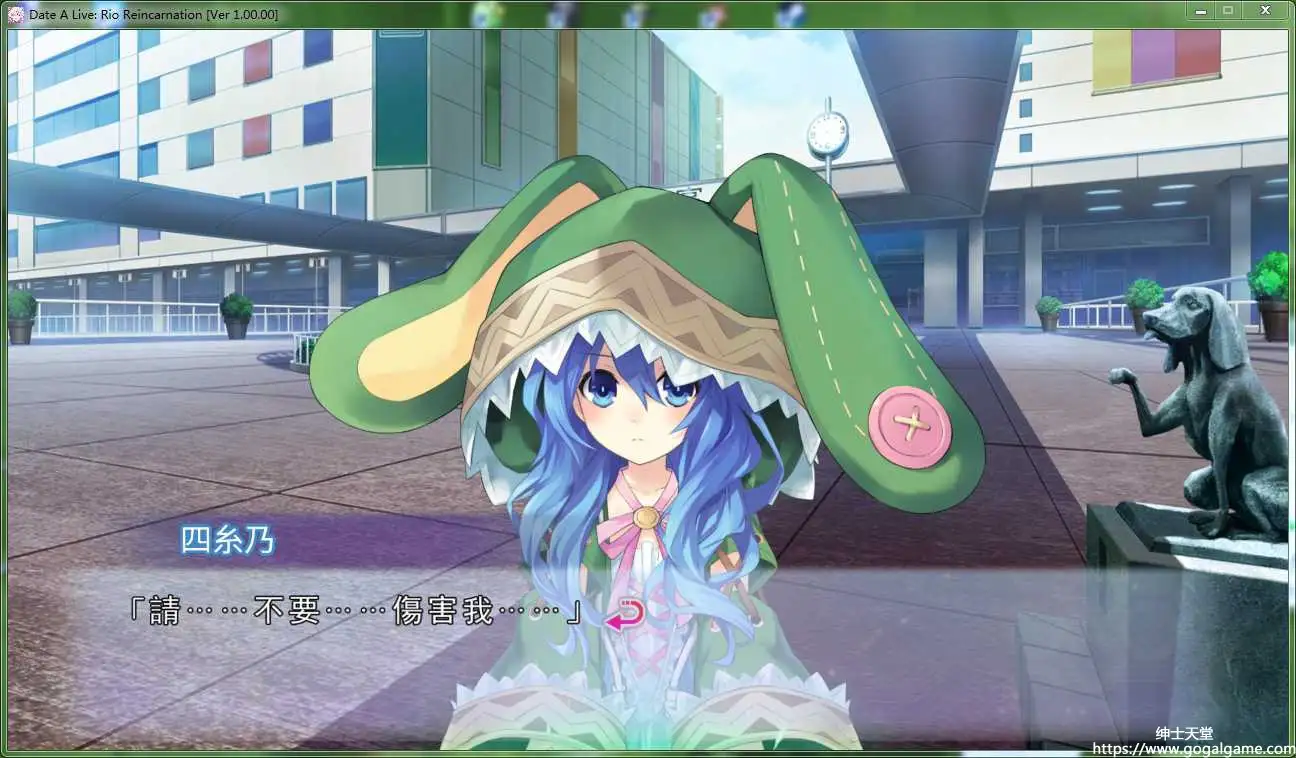Viewport: 1296px width, 758px height.
Task: Click the second character icon at the top
Action: [x=562, y=12]
